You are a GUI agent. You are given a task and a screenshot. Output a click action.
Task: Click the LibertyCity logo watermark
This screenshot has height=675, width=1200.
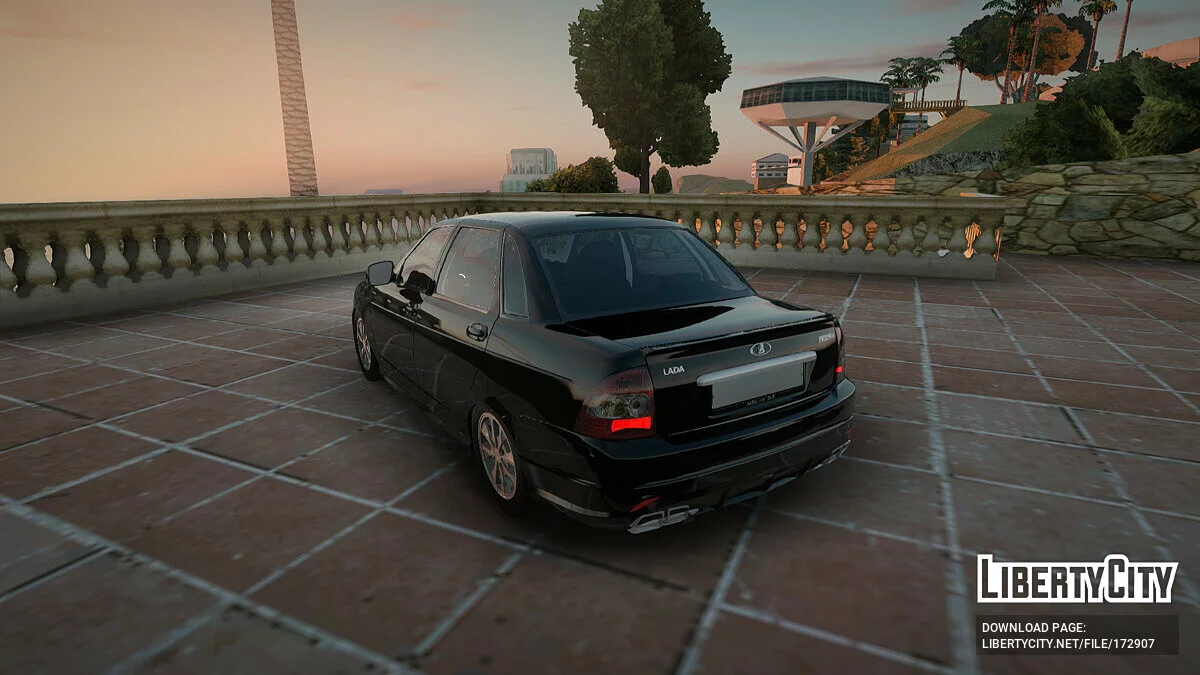[1077, 579]
